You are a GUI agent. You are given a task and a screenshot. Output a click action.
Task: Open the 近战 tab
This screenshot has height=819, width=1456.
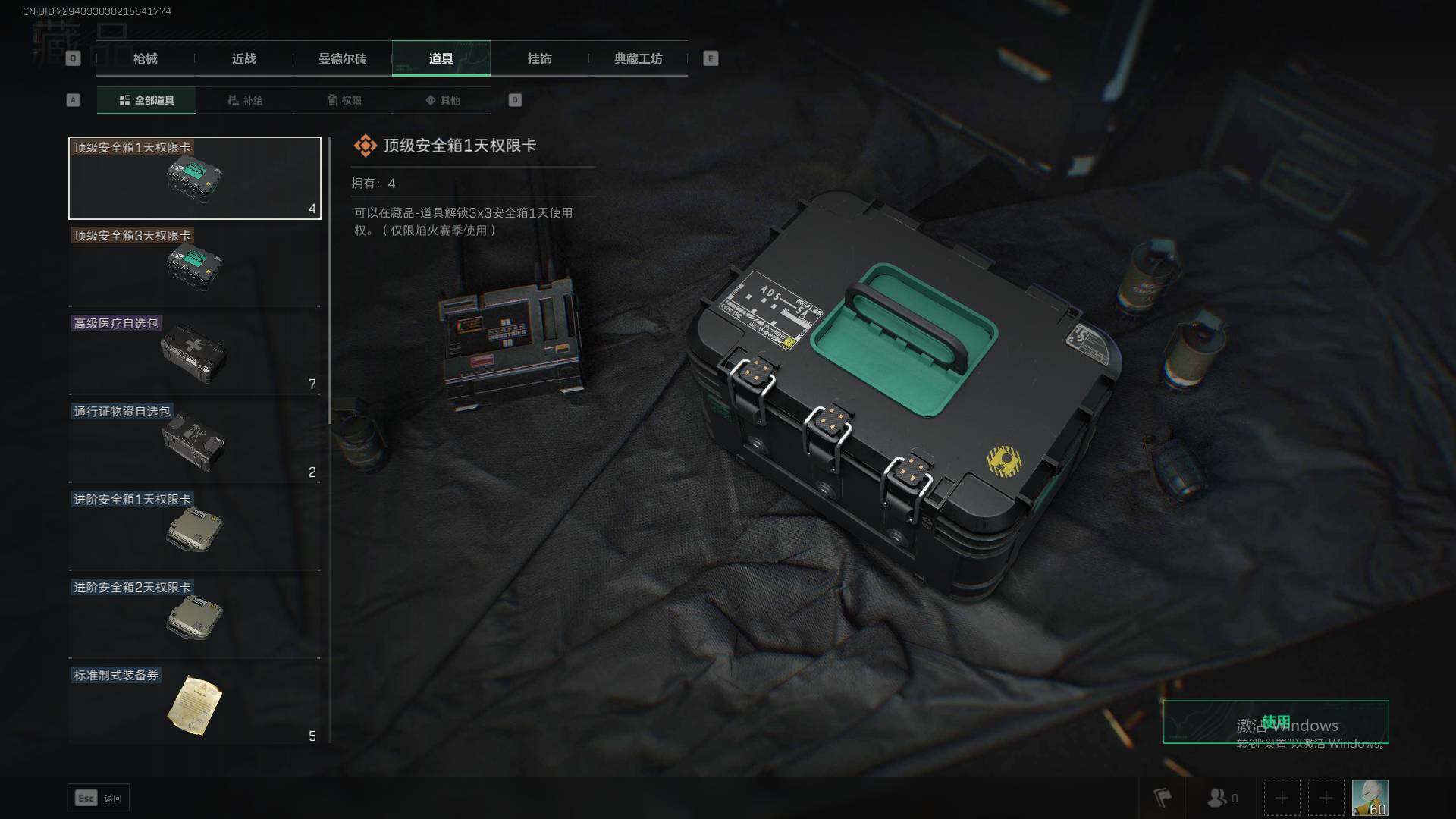point(243,58)
